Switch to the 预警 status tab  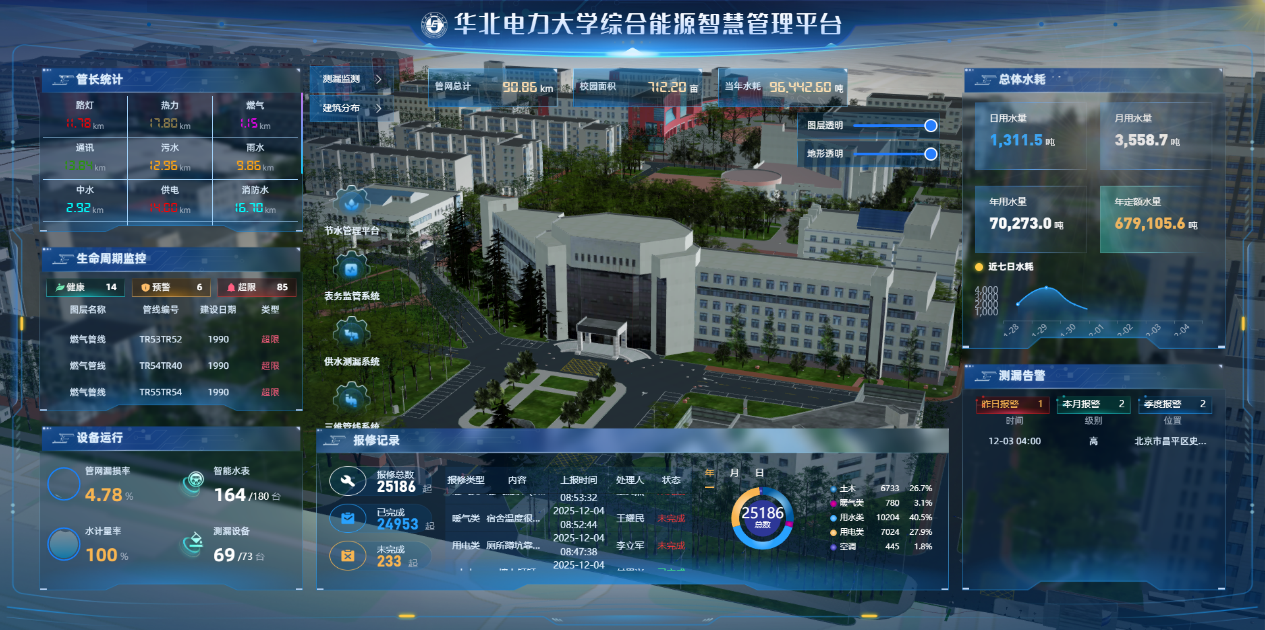point(171,288)
